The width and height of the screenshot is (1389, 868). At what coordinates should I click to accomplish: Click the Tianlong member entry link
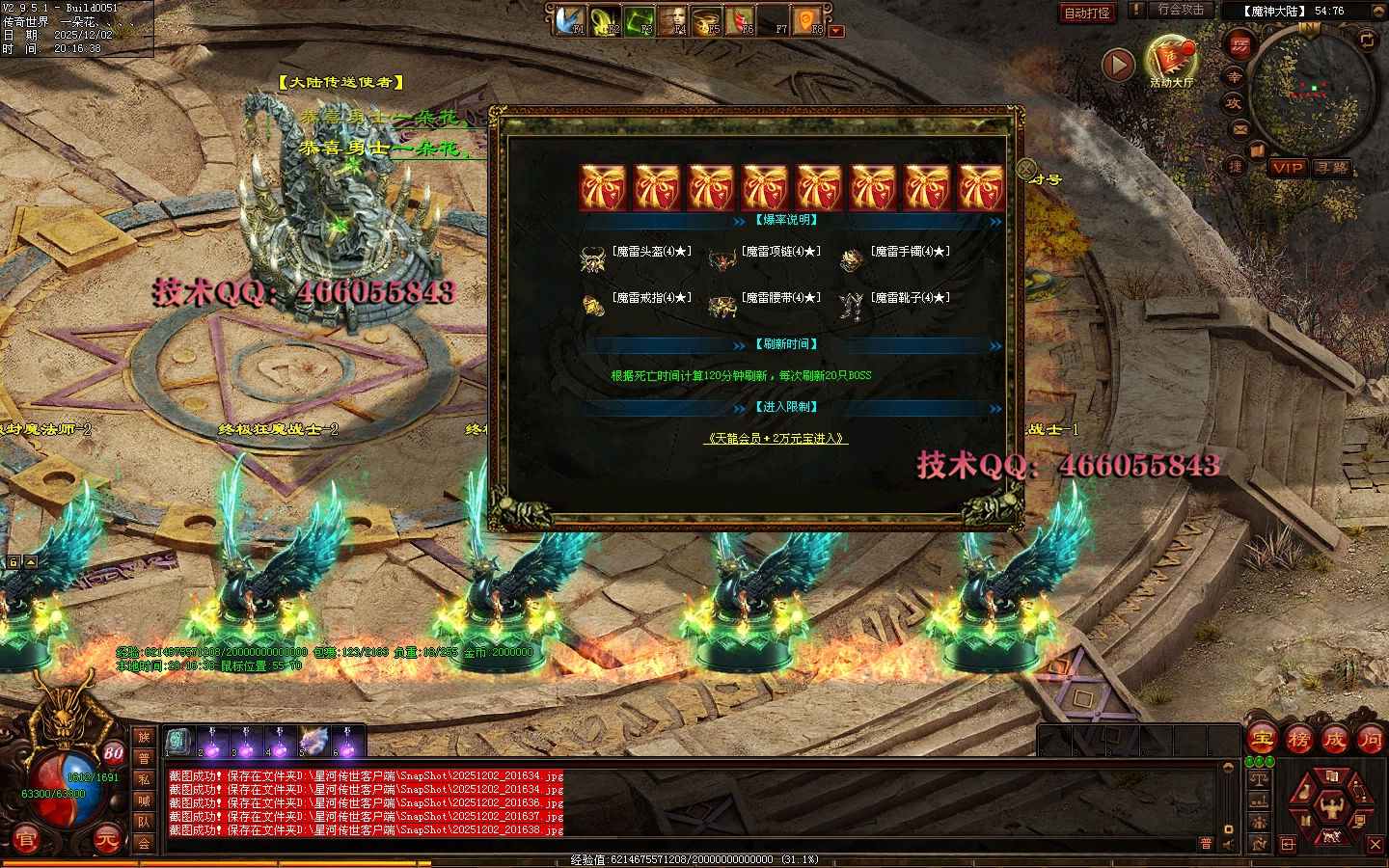[776, 438]
